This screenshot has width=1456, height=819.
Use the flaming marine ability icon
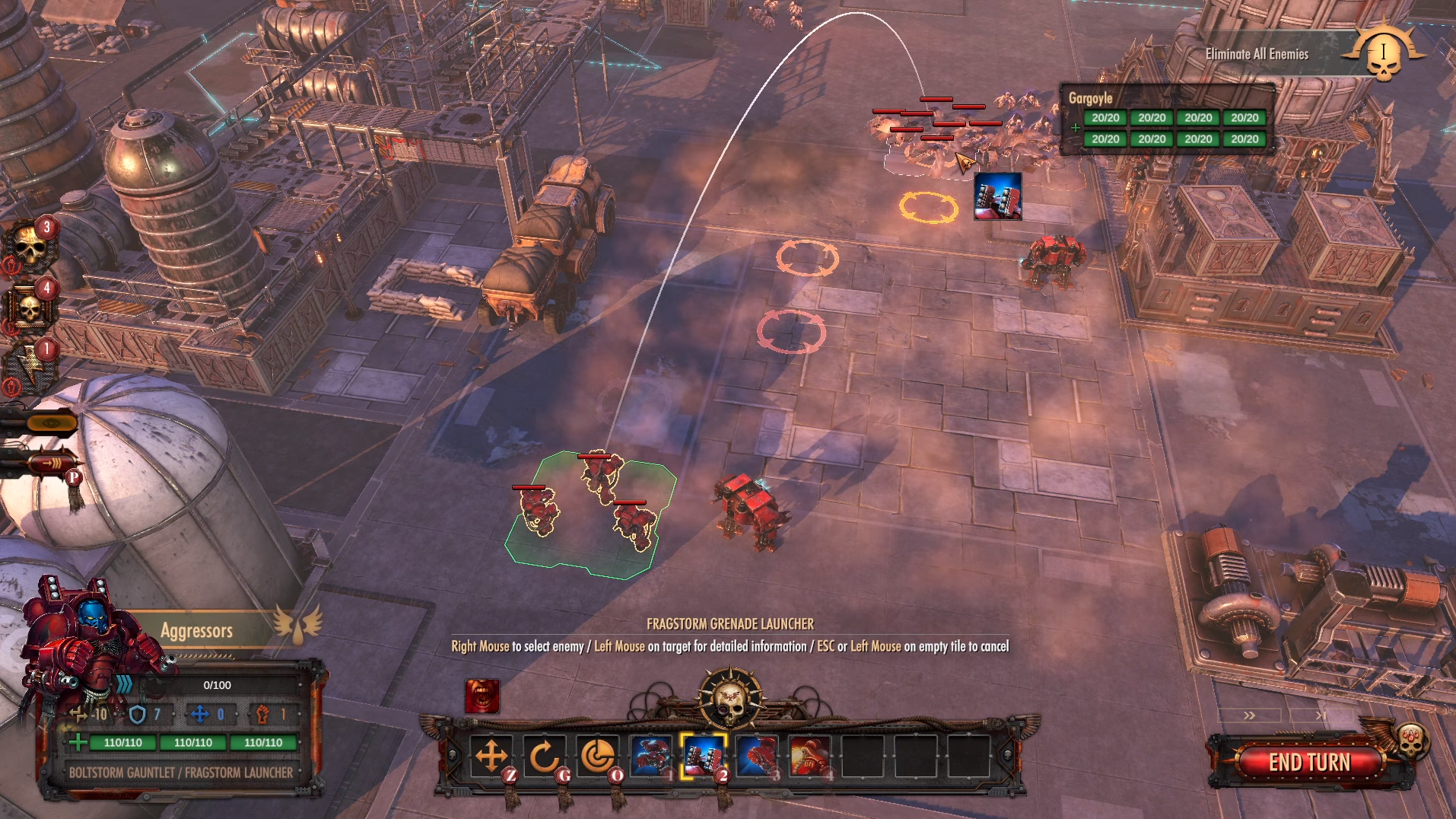tap(809, 756)
